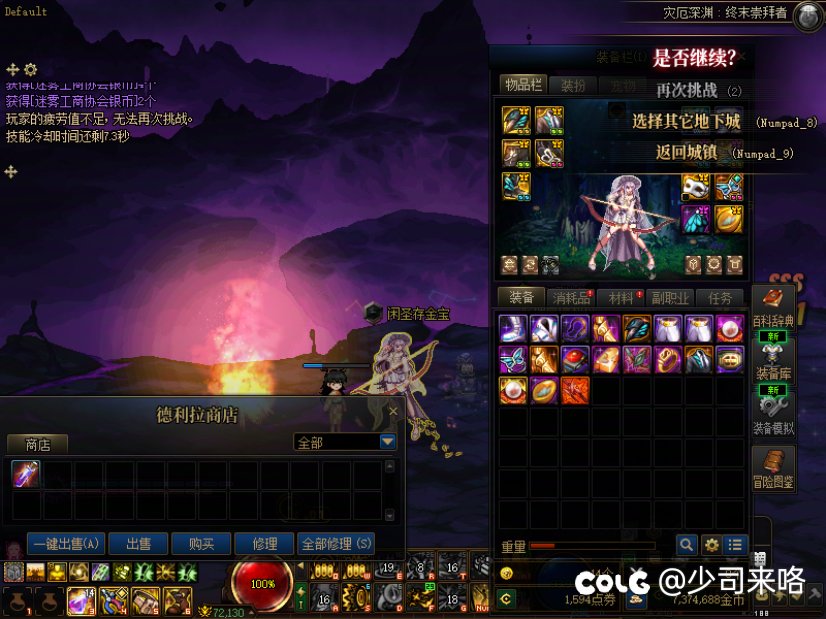
Task: Click the 全部修理 repair-all button
Action: pos(336,544)
